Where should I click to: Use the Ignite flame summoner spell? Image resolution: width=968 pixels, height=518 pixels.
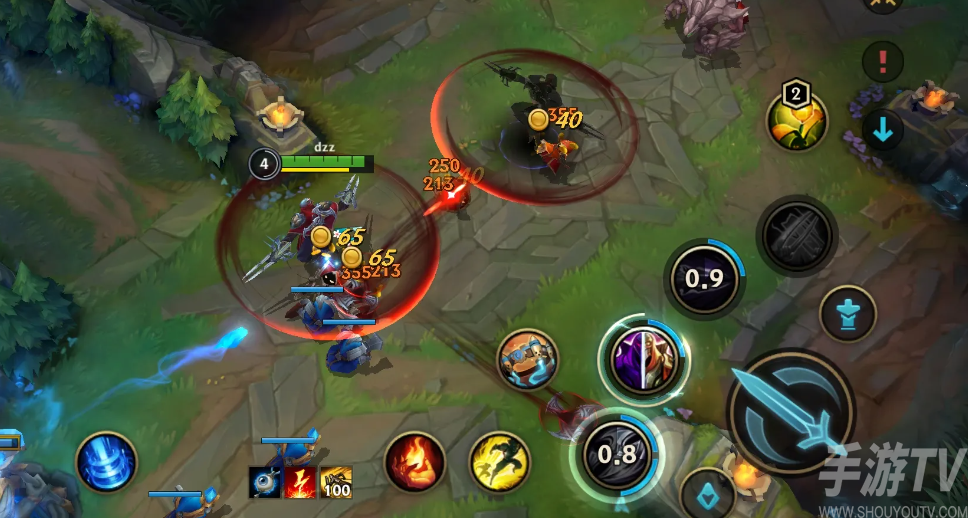(x=415, y=461)
